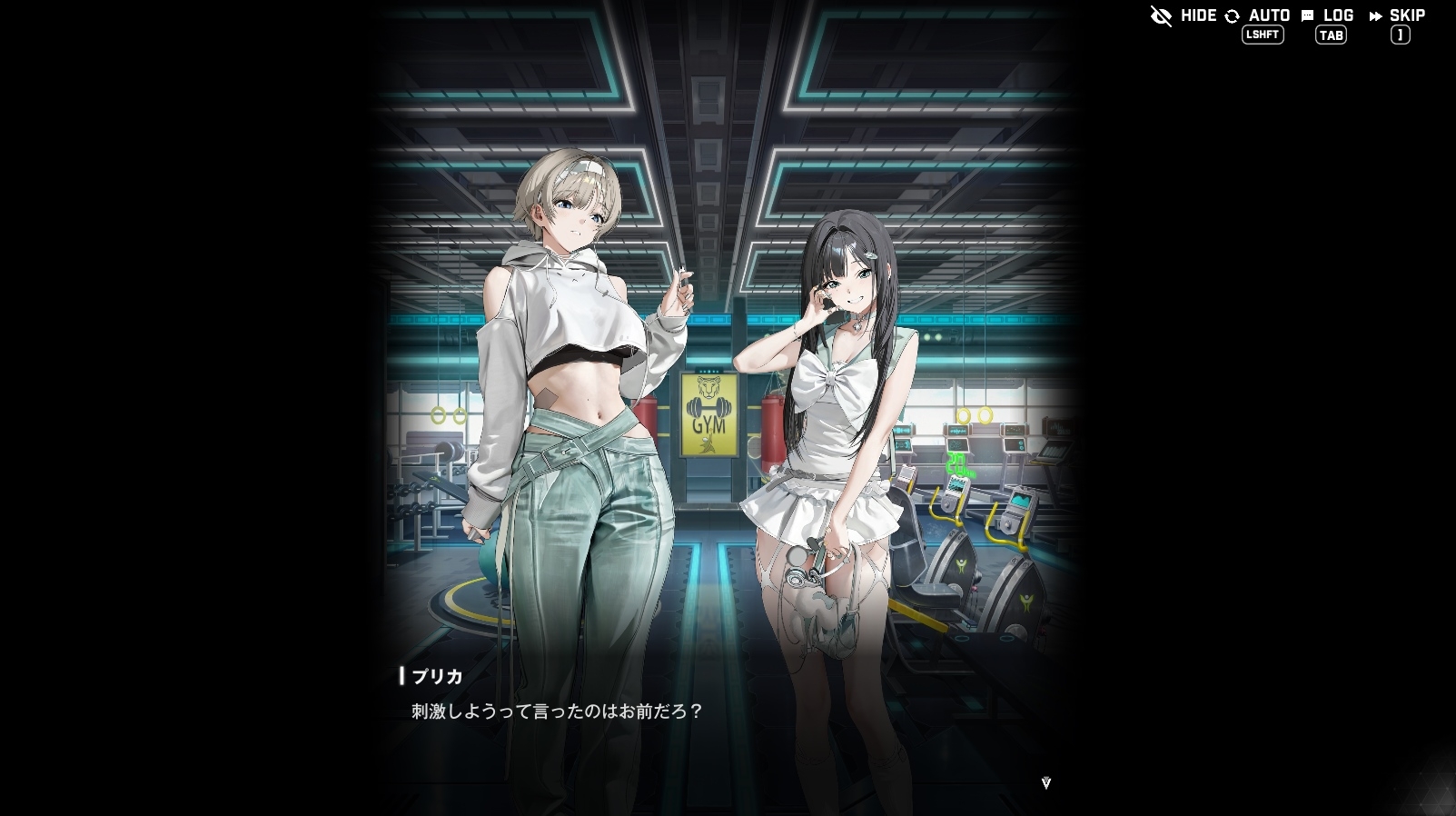The width and height of the screenshot is (1456, 816).
Task: Click the highlighted bar beside プリカ's name
Action: coord(402,676)
